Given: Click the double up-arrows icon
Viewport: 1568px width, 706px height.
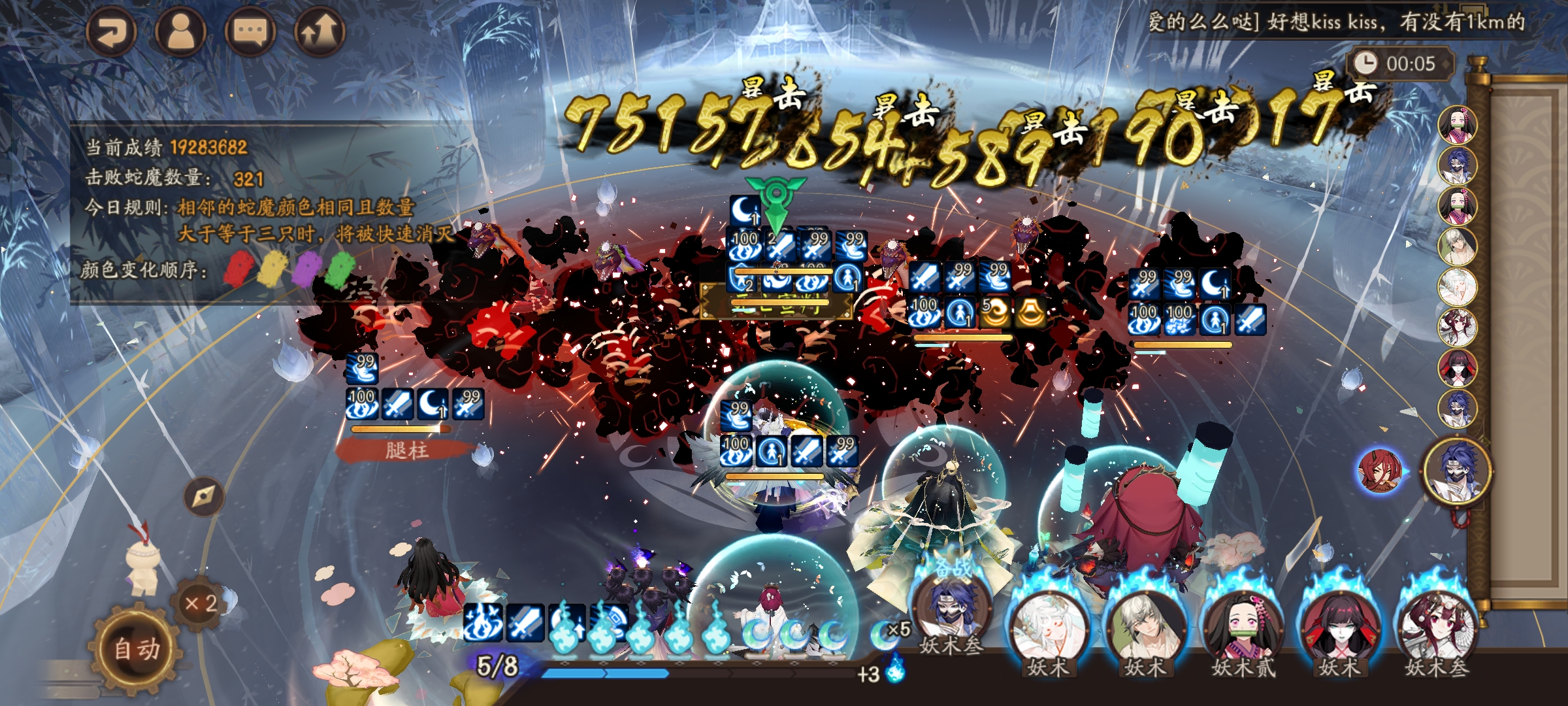Looking at the screenshot, I should click(x=319, y=31).
